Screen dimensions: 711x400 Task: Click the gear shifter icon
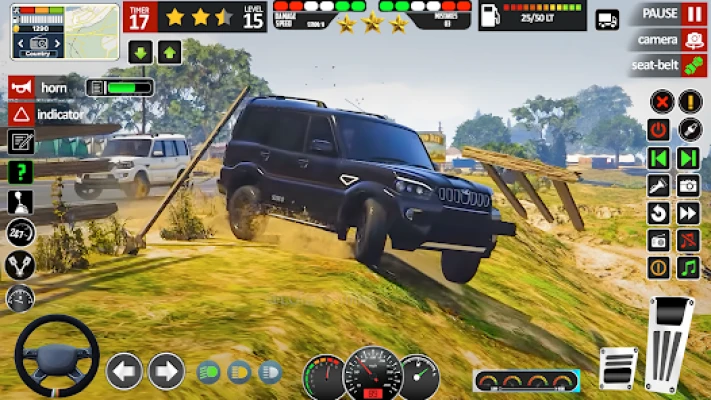20,203
